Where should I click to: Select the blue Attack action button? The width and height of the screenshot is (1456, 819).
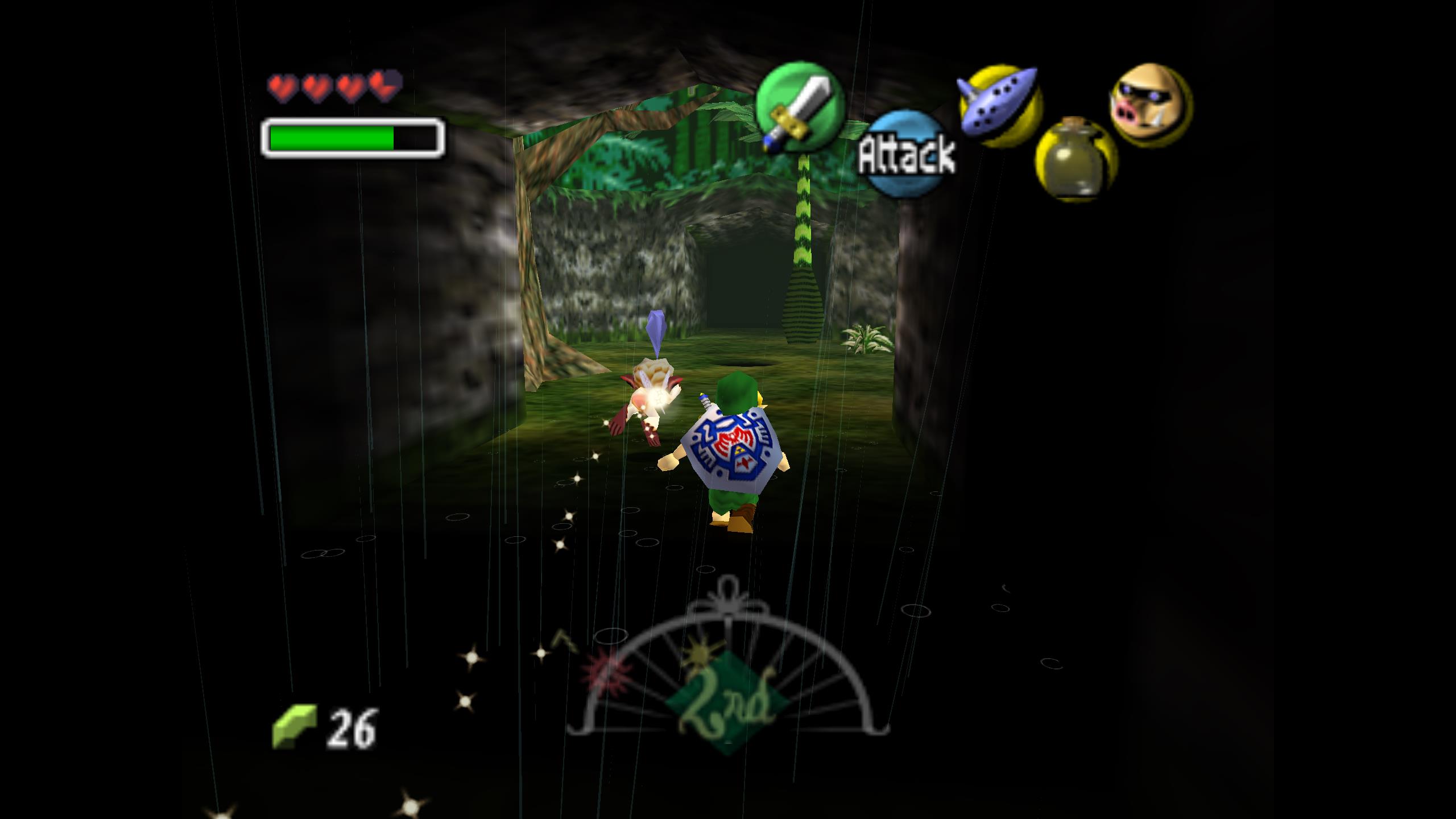[x=907, y=154]
